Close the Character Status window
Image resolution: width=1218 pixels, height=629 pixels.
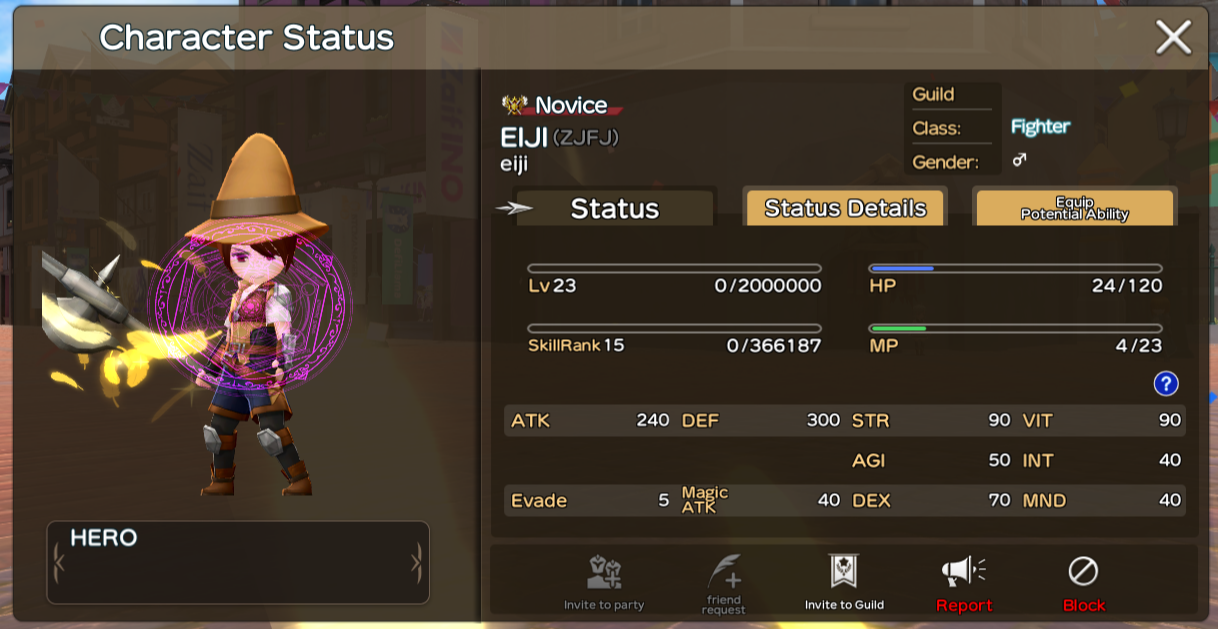tap(1173, 38)
